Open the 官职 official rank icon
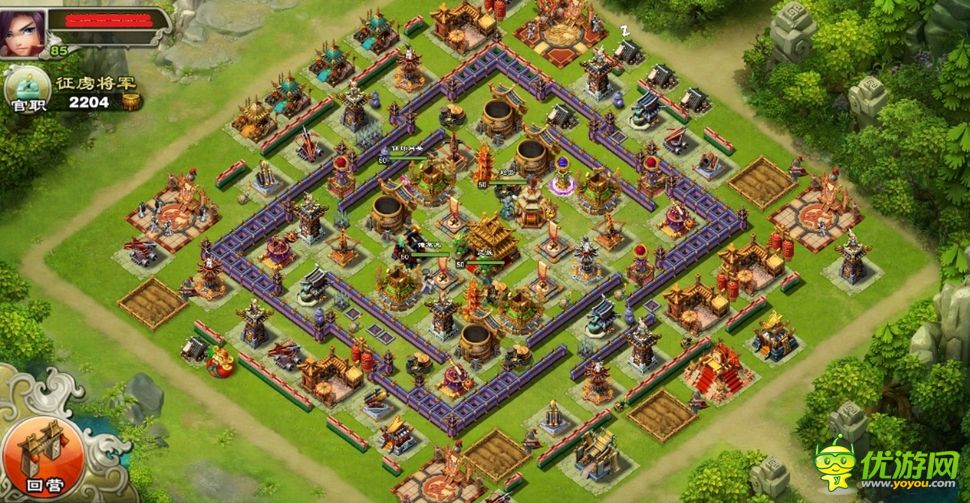Screen dimensions: 970x503 point(22,89)
